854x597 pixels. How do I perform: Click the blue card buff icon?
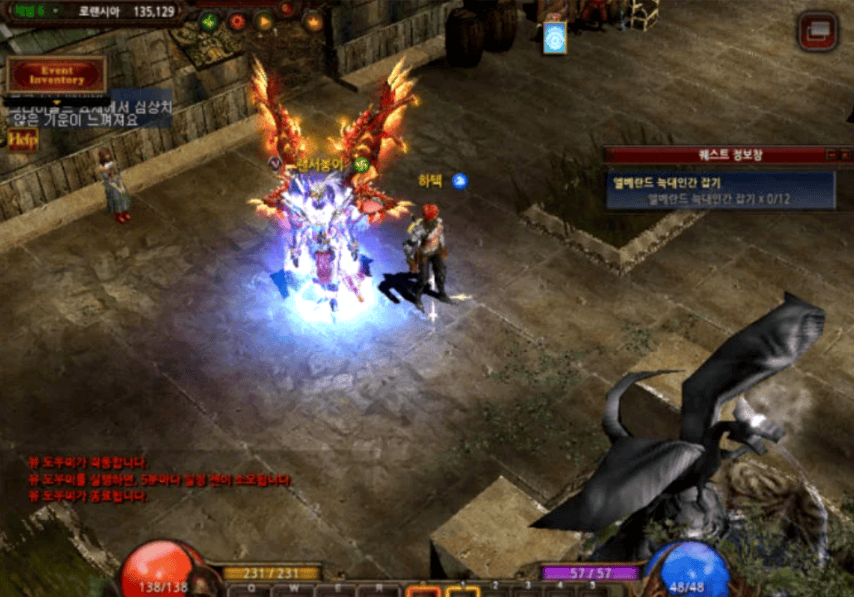[x=554, y=37]
